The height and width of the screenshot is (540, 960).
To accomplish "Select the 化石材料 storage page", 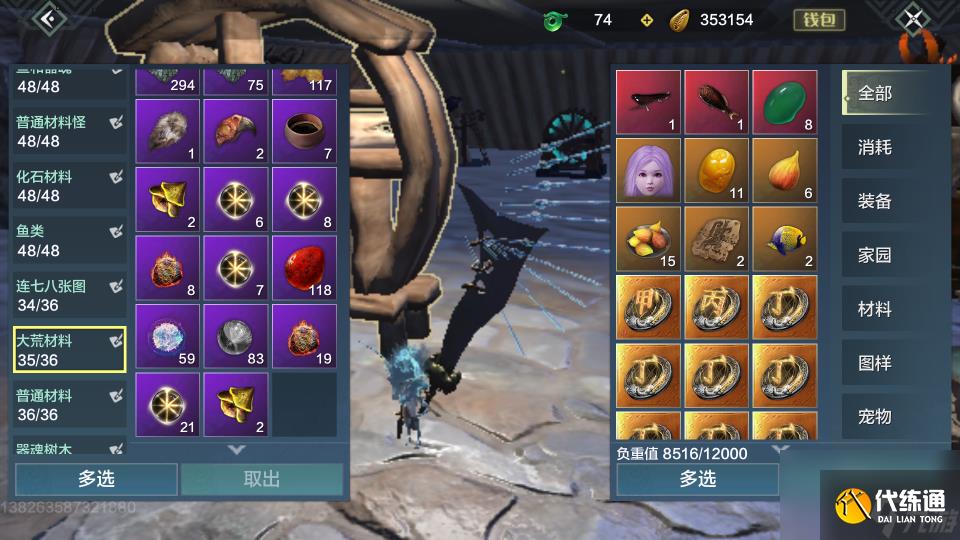I will [69, 186].
